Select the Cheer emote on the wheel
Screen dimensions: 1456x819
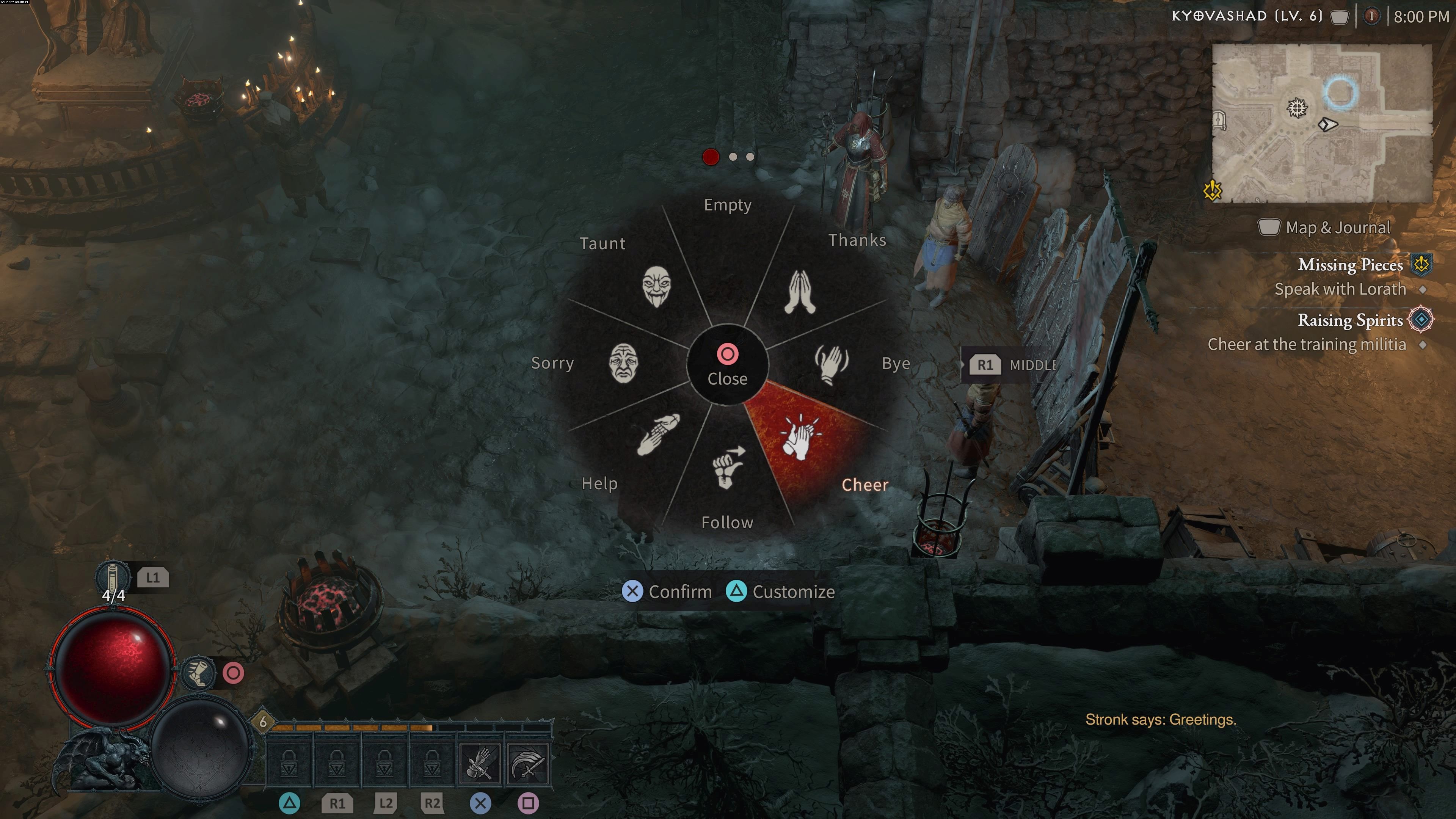(x=802, y=438)
